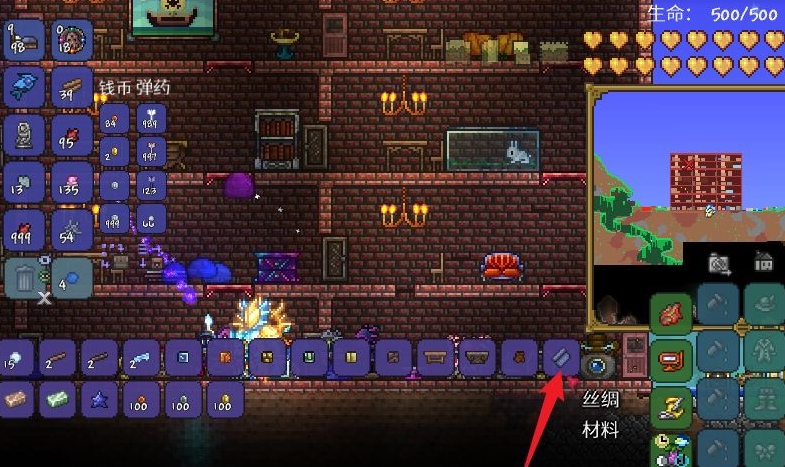Click the red seashell accessory slot
Viewport: 785px width, 467px height.
click(670, 313)
